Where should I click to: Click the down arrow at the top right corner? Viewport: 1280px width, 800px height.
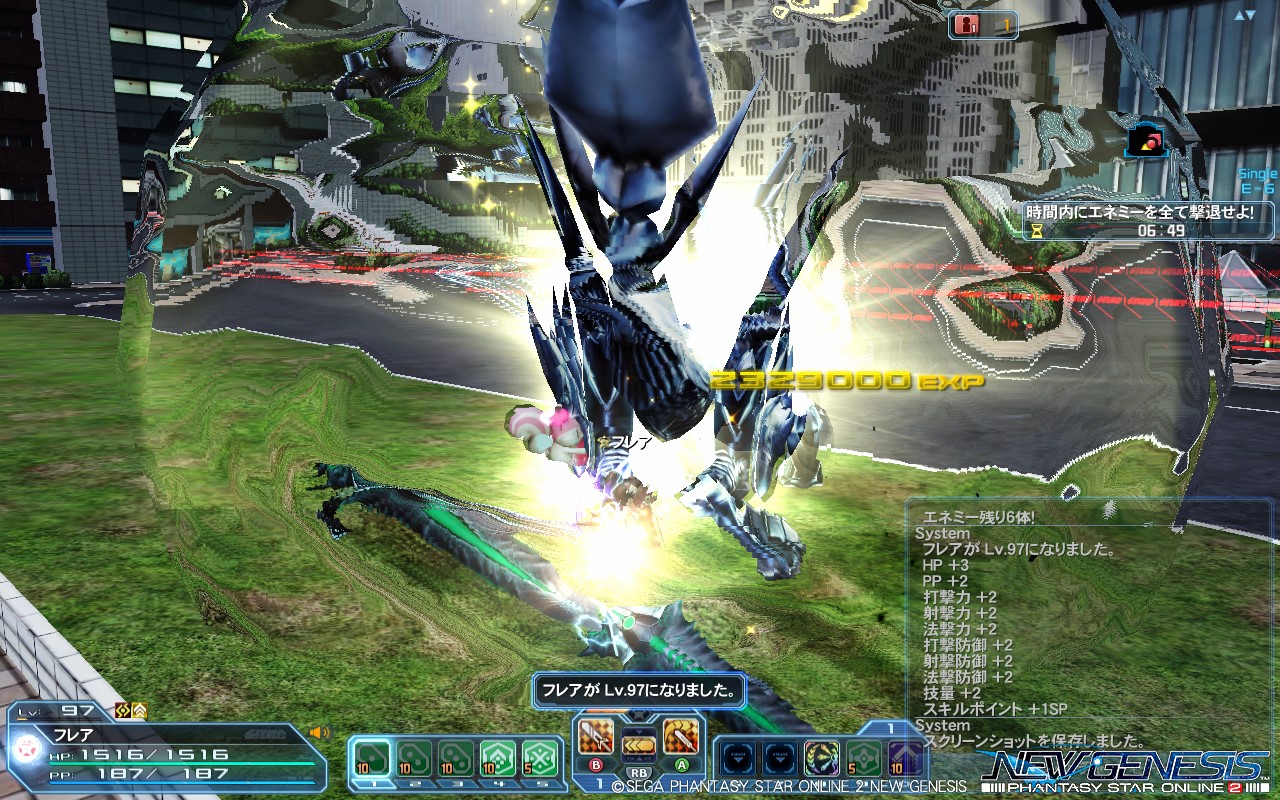coord(1250,15)
